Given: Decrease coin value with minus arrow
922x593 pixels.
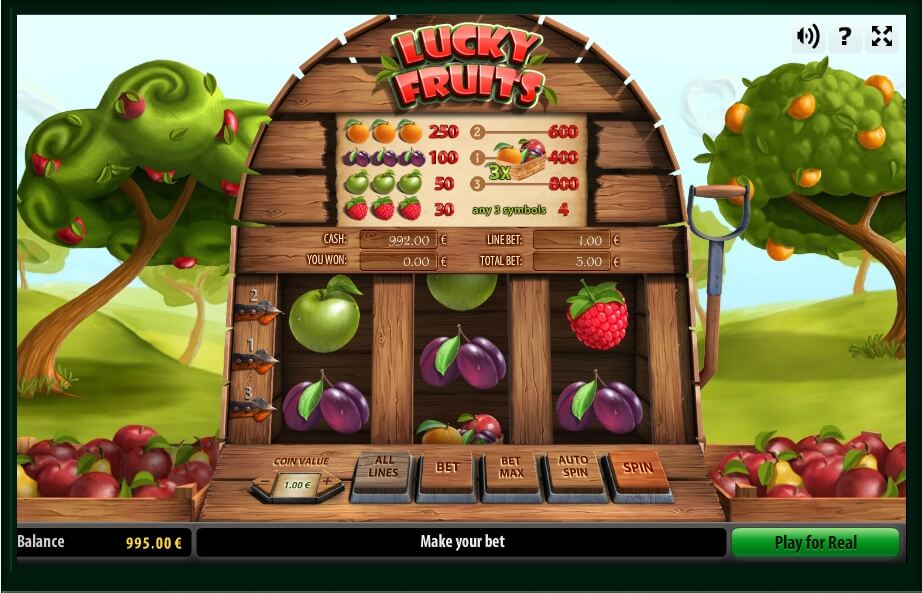Looking at the screenshot, I should (x=265, y=483).
